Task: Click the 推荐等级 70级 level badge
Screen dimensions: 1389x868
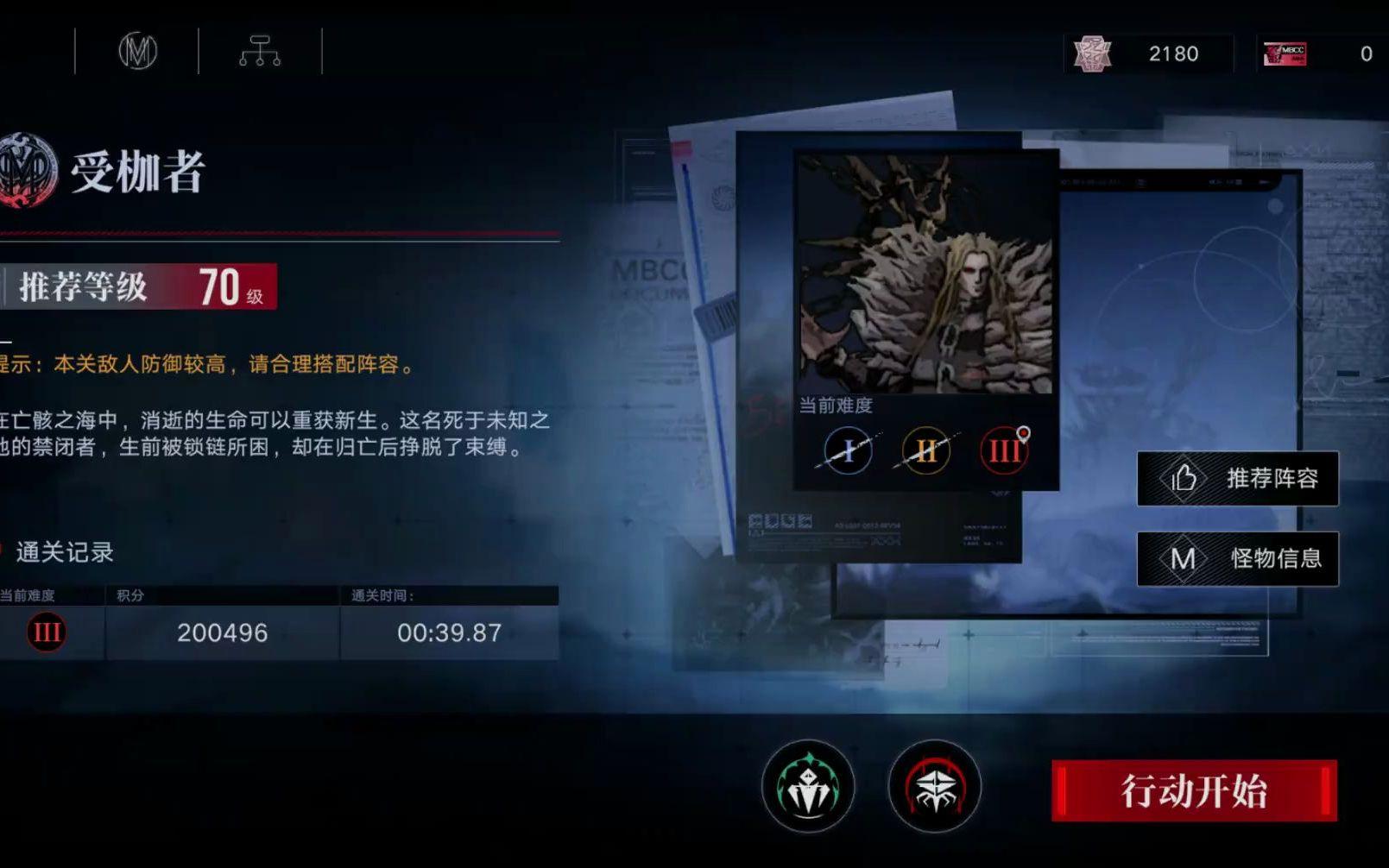Action: tap(138, 286)
